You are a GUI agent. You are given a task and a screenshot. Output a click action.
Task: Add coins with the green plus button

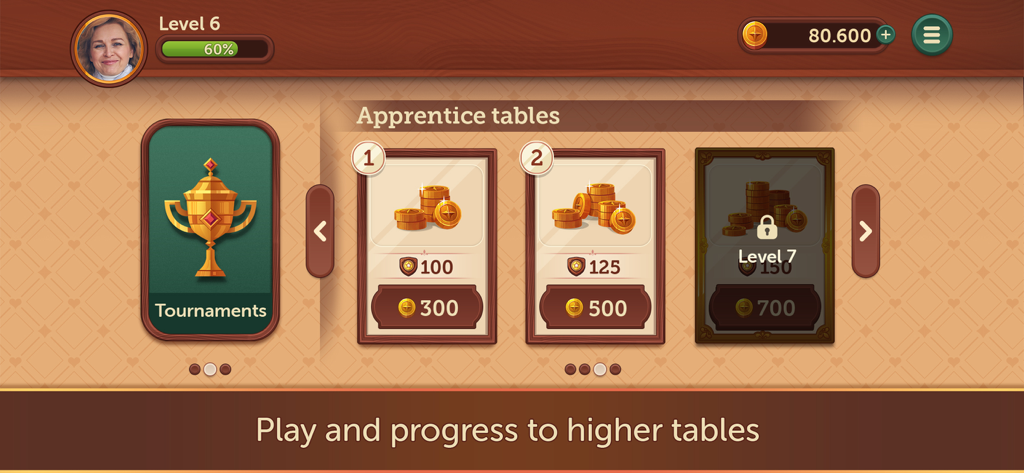pyautogui.click(x=885, y=35)
